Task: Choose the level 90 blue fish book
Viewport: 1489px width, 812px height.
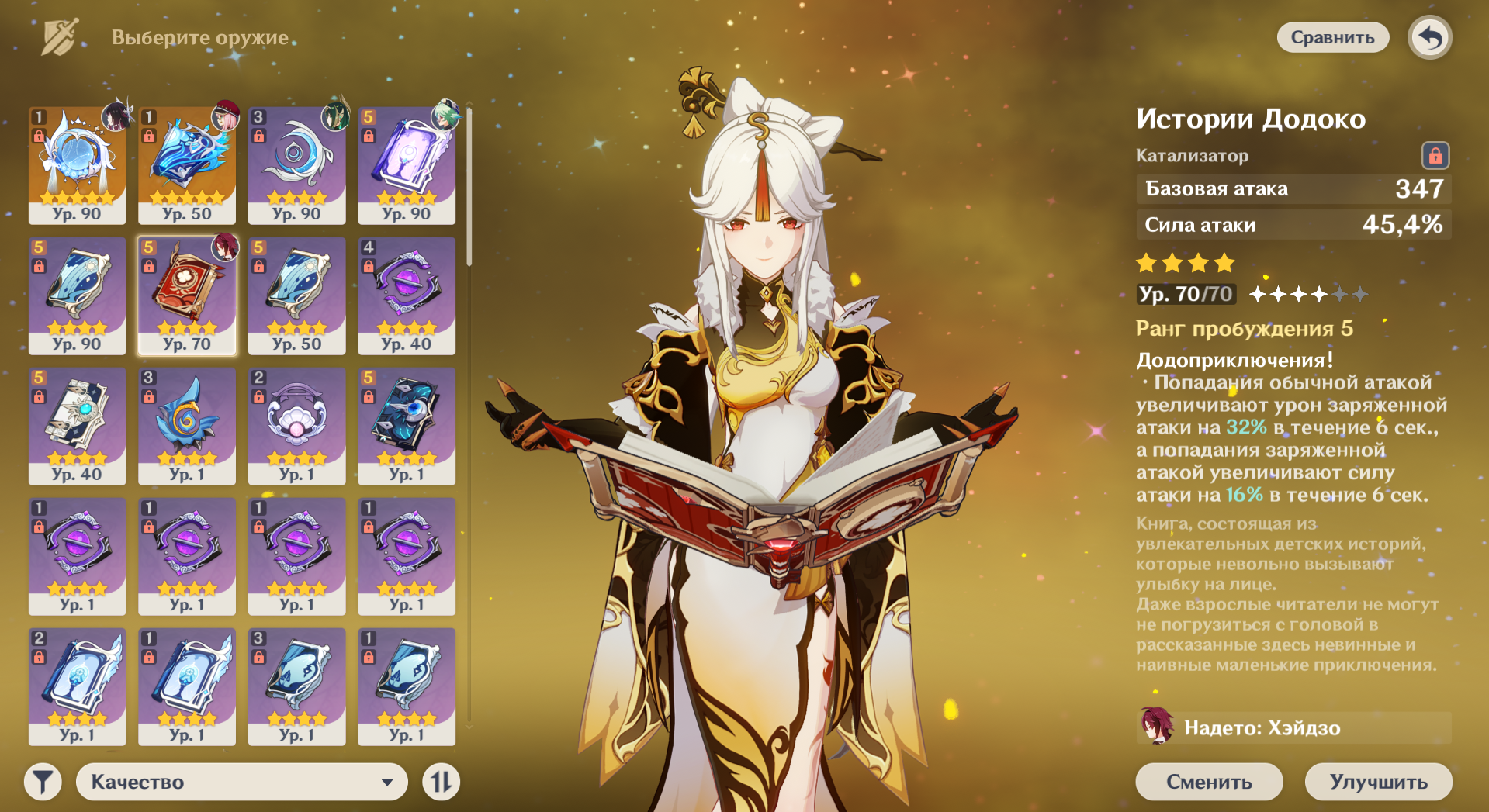Action: point(77,295)
